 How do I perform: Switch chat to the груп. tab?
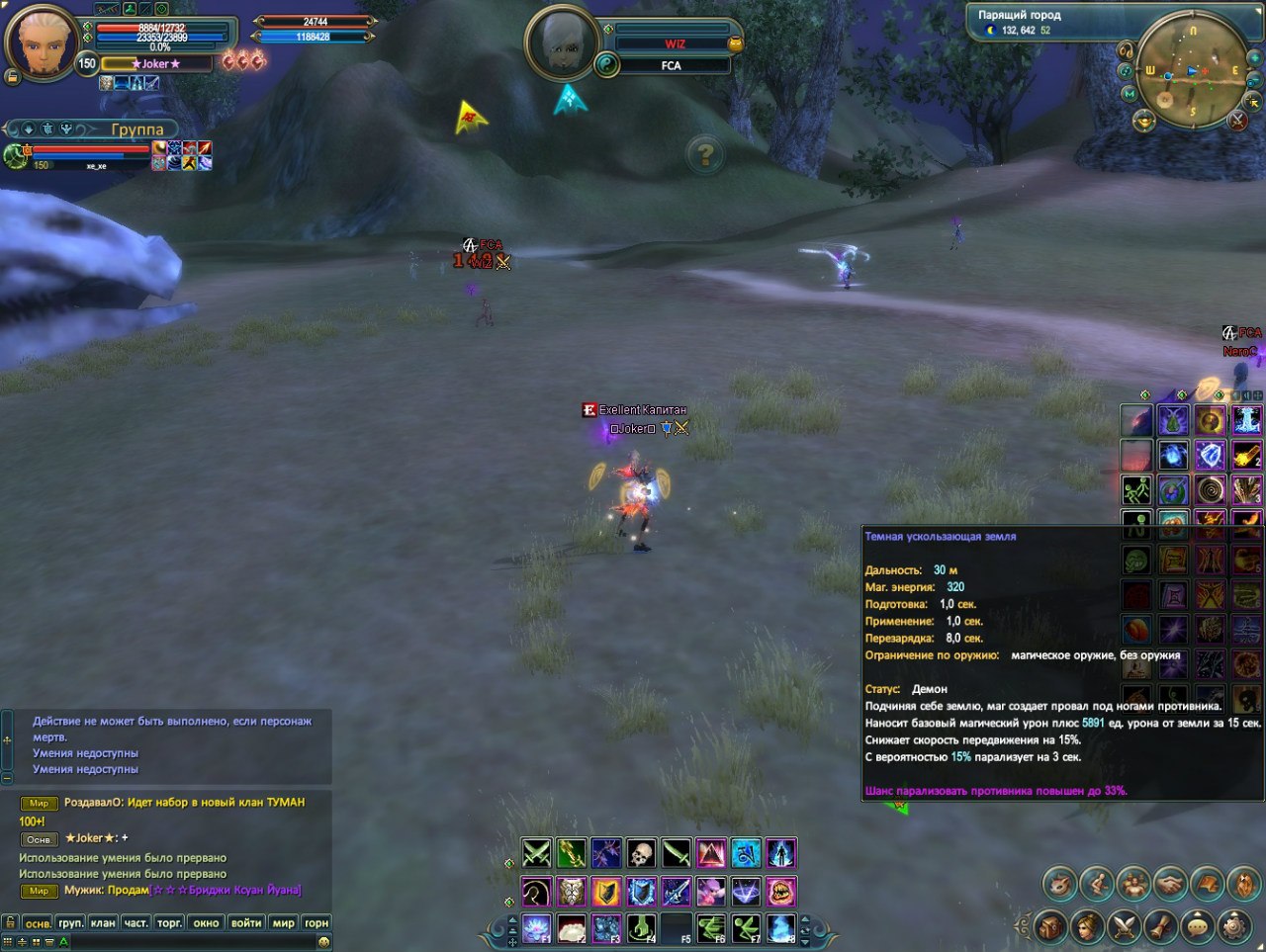coord(70,922)
